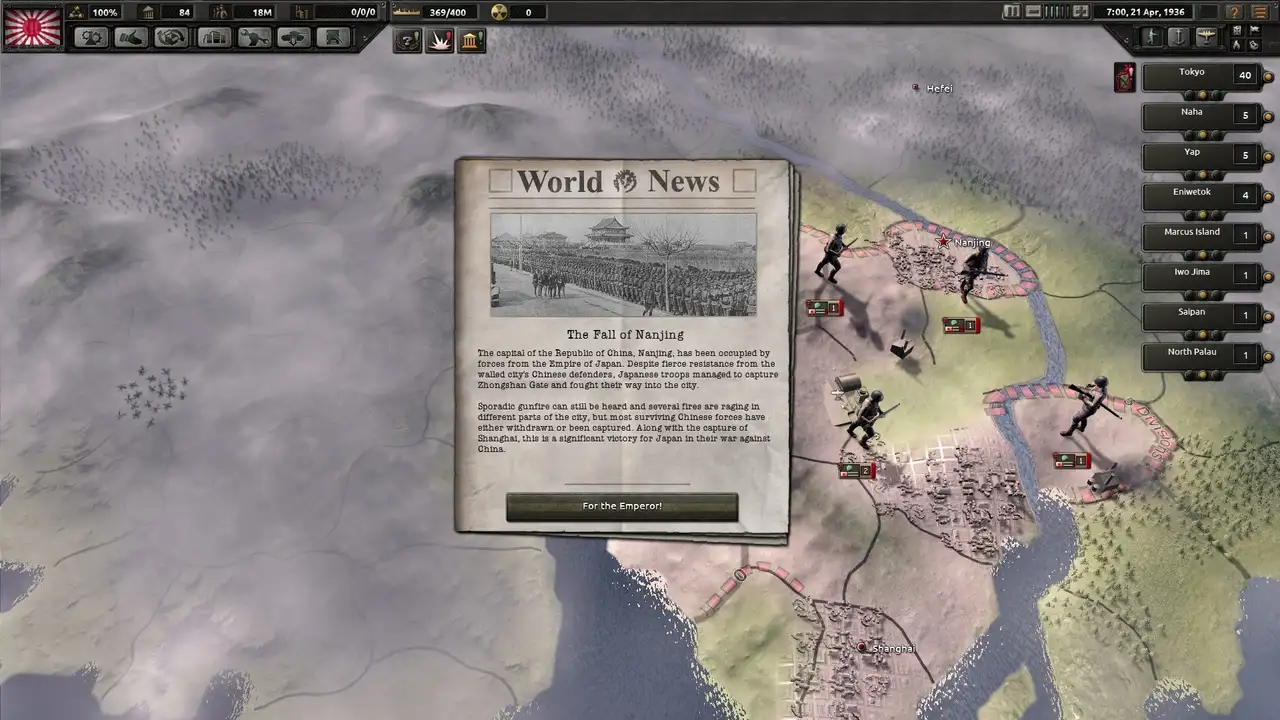Open the construction buildings menu
The image size is (1280, 720).
click(214, 38)
